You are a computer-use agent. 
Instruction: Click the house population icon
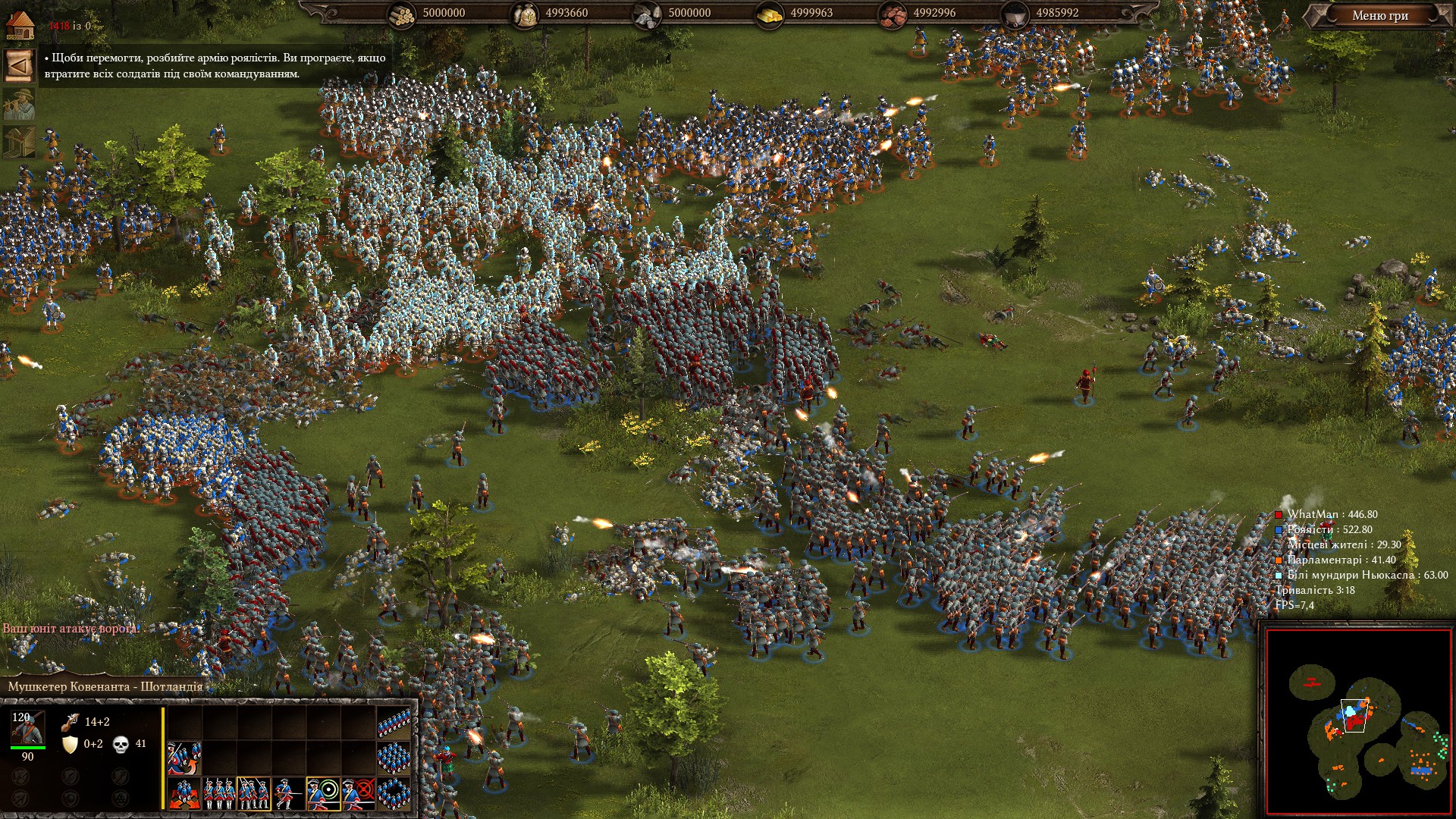click(x=20, y=25)
